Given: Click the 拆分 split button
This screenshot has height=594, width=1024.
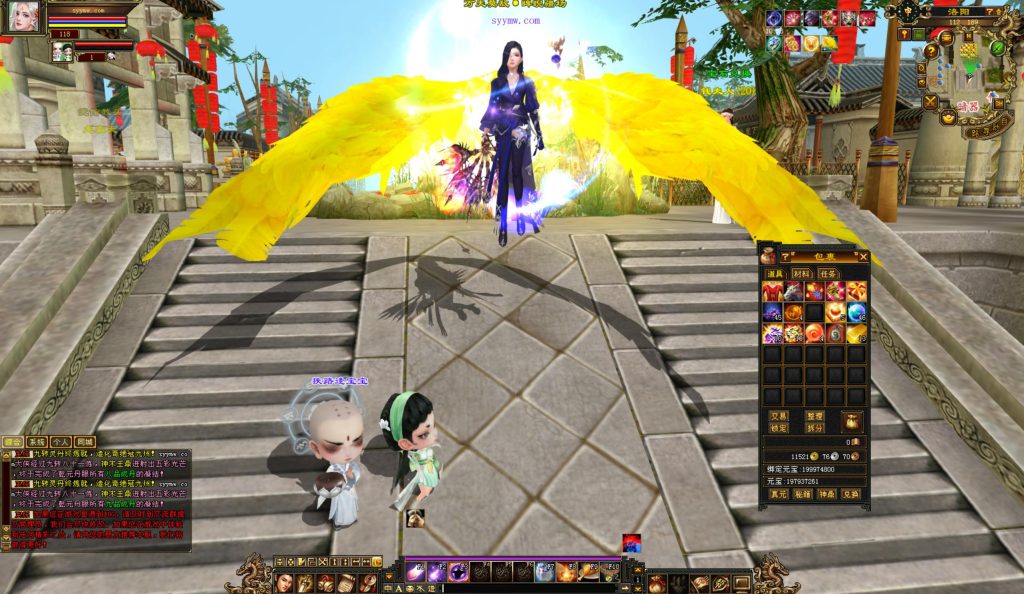Looking at the screenshot, I should click(x=814, y=428).
